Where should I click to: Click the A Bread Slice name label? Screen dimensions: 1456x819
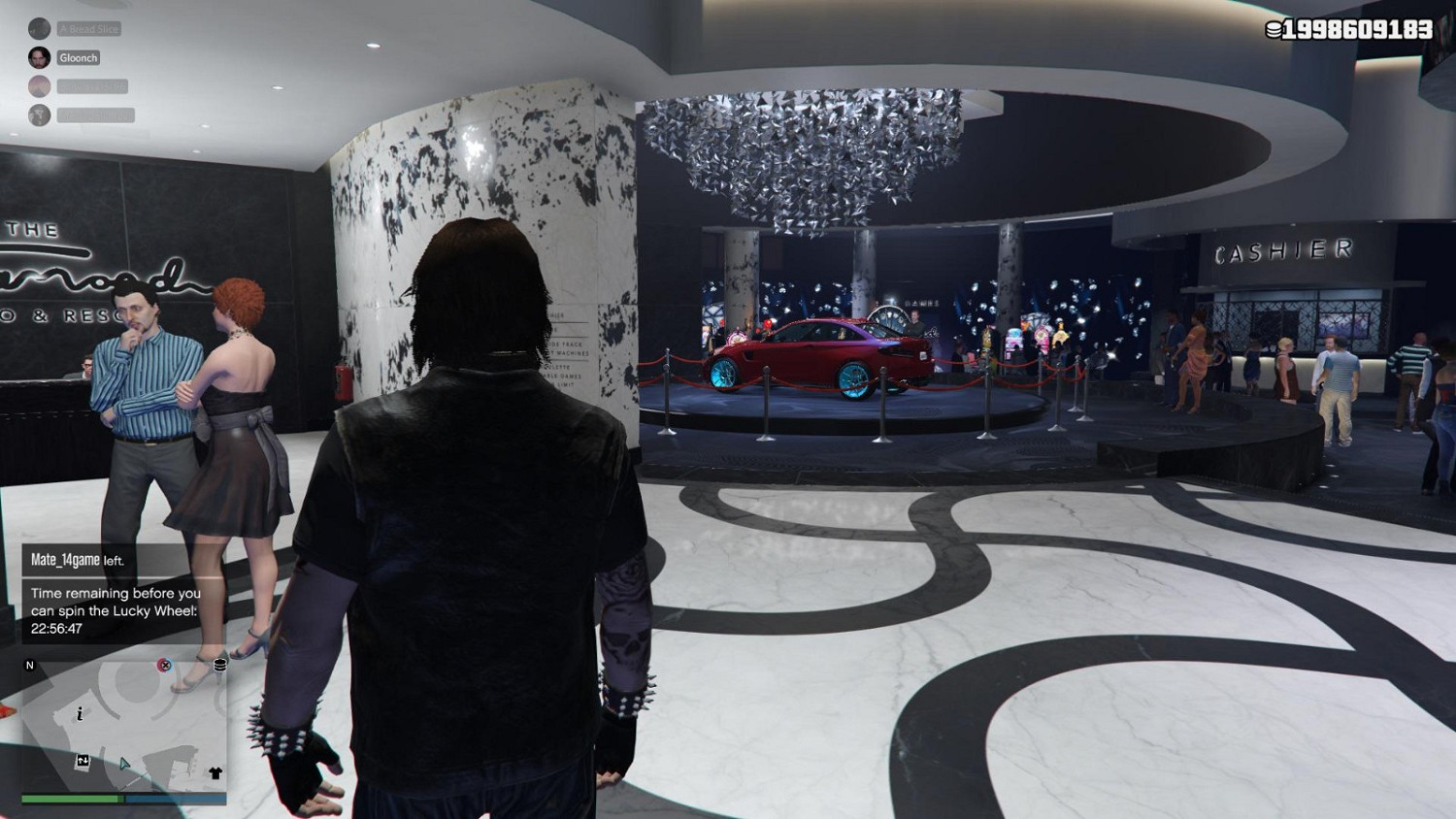coord(88,28)
